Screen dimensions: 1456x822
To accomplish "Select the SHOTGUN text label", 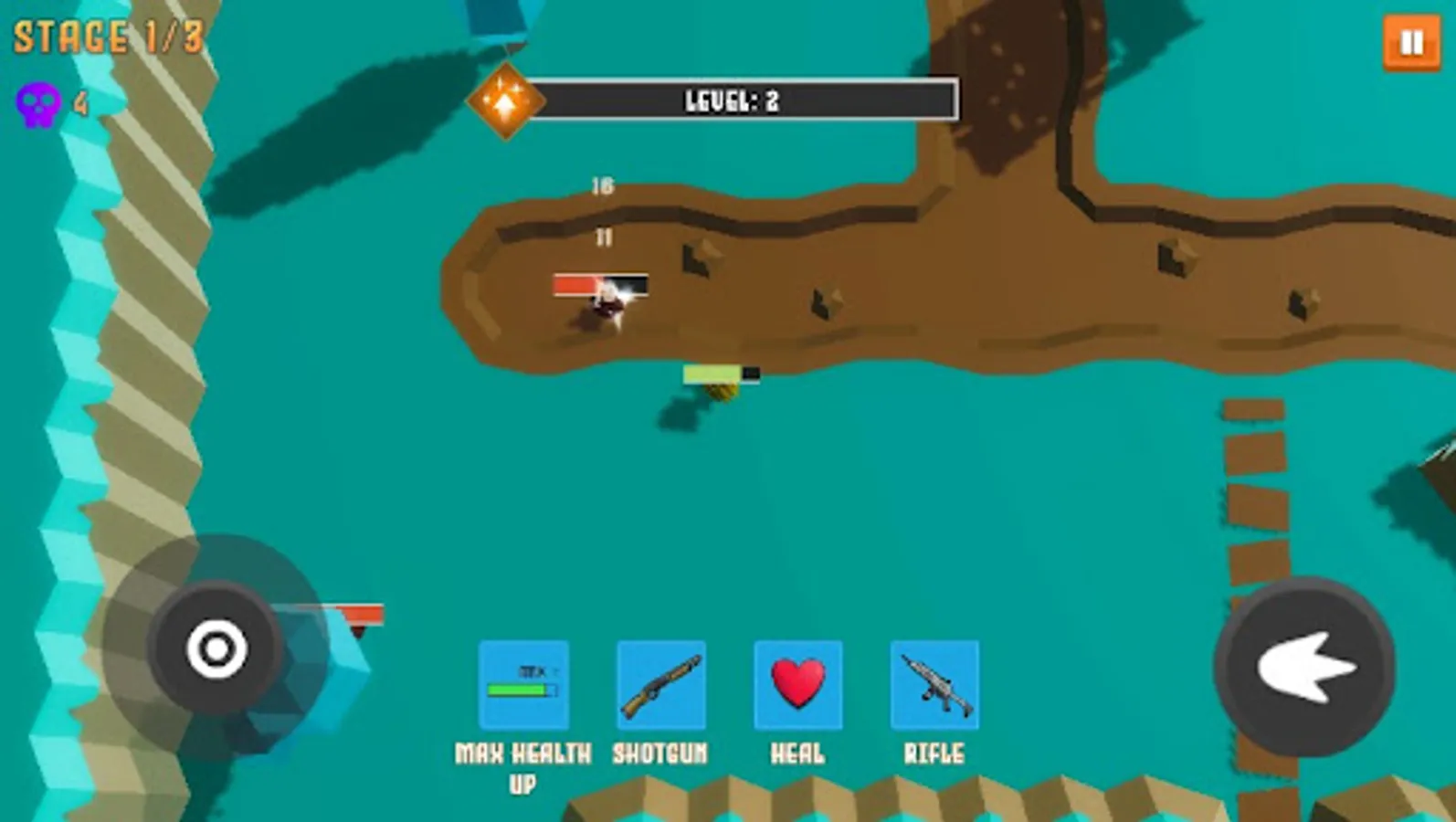I will [x=659, y=751].
